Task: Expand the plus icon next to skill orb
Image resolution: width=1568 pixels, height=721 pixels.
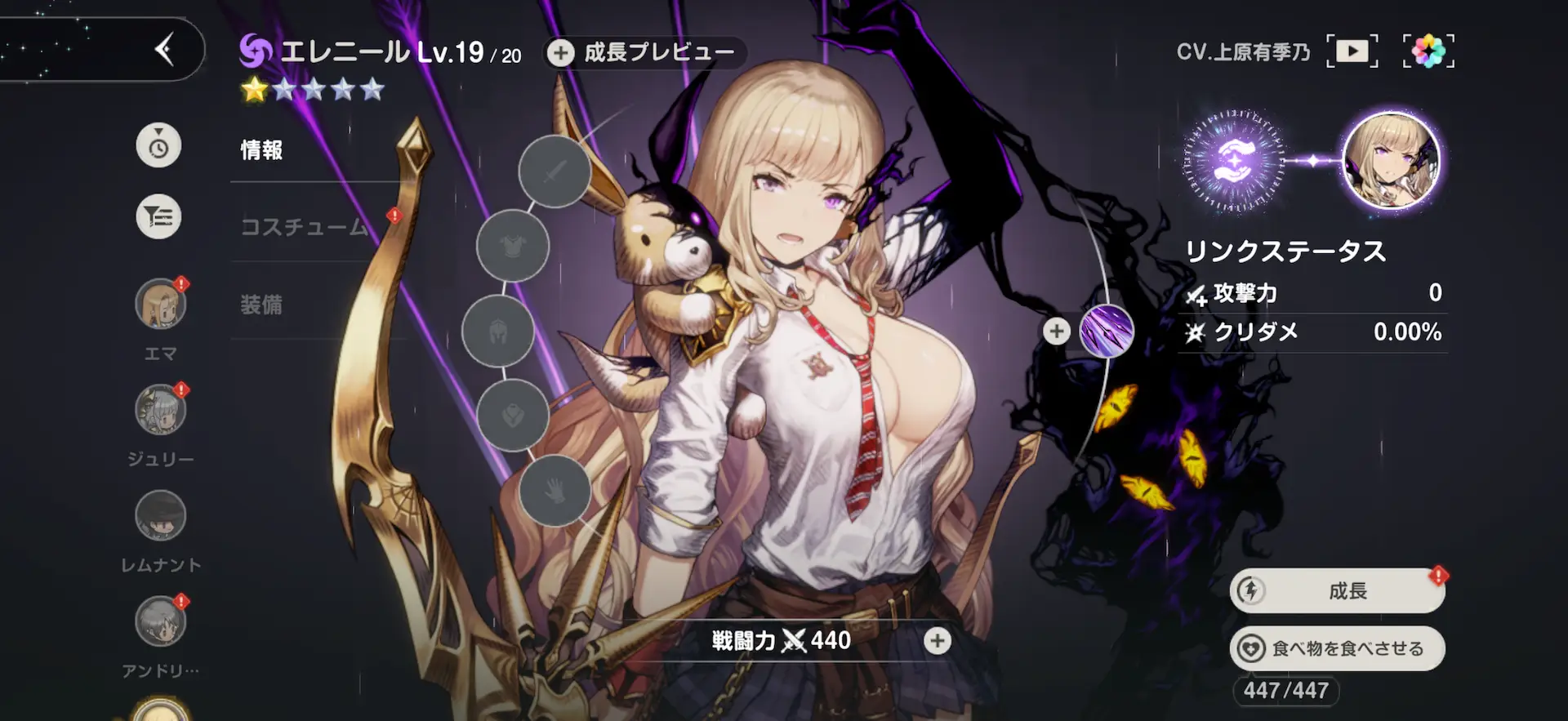Action: [1056, 331]
